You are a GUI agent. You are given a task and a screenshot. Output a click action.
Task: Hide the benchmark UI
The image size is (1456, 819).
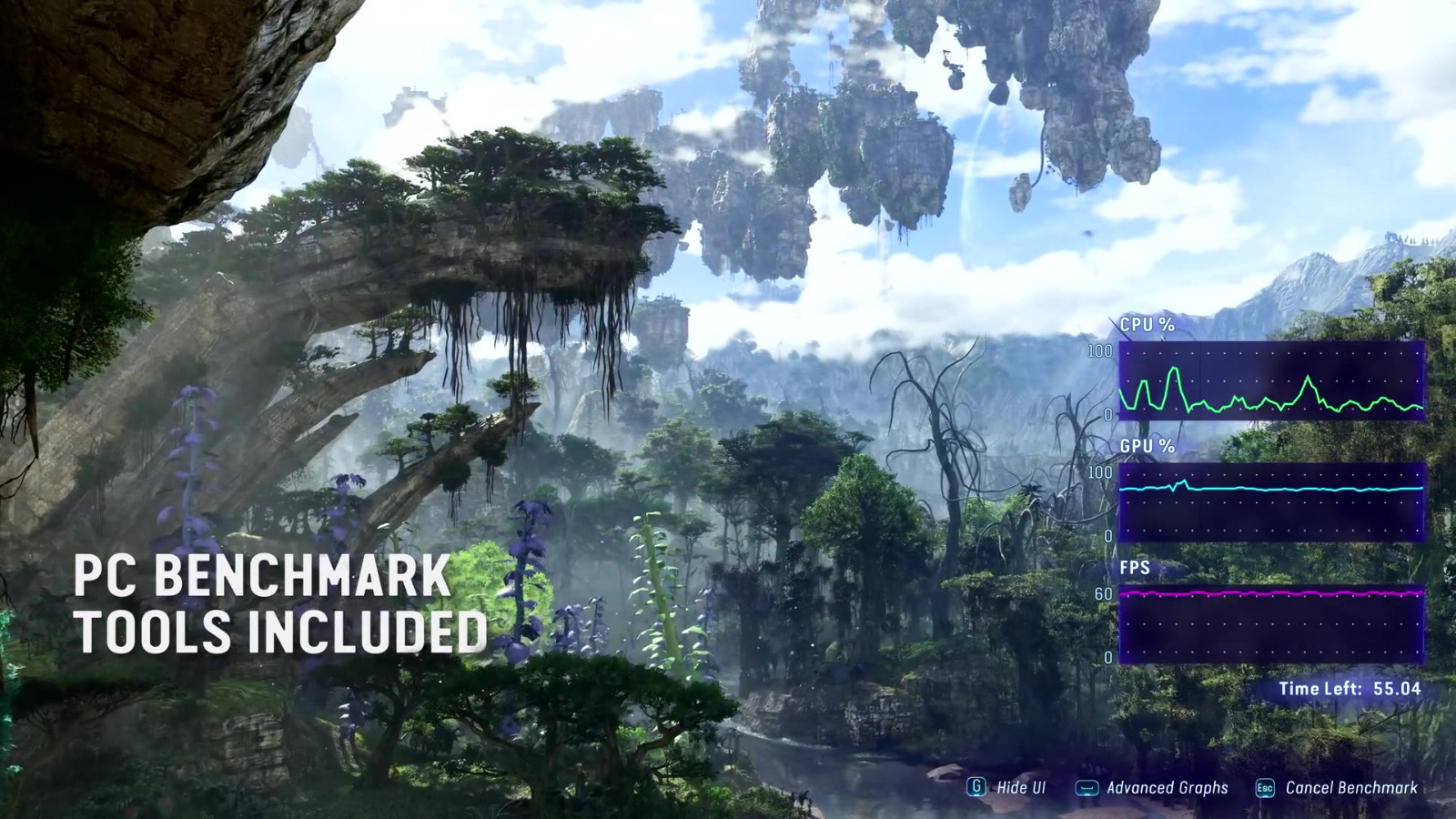[x=1007, y=788]
